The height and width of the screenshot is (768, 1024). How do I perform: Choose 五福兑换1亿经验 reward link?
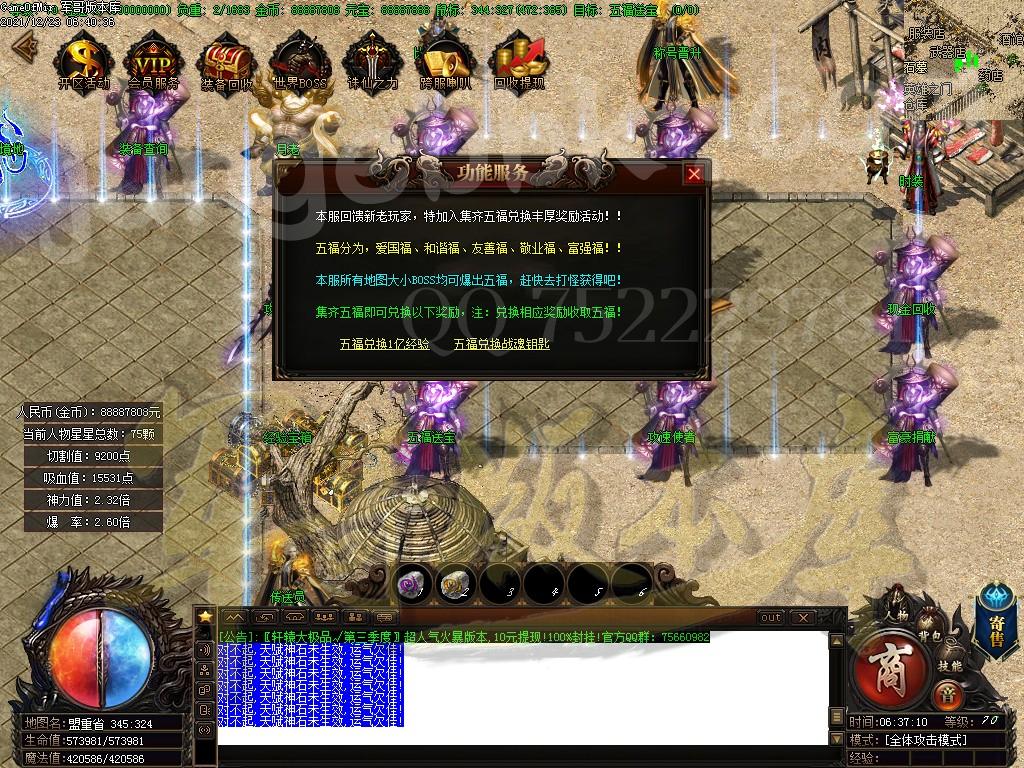(384, 343)
